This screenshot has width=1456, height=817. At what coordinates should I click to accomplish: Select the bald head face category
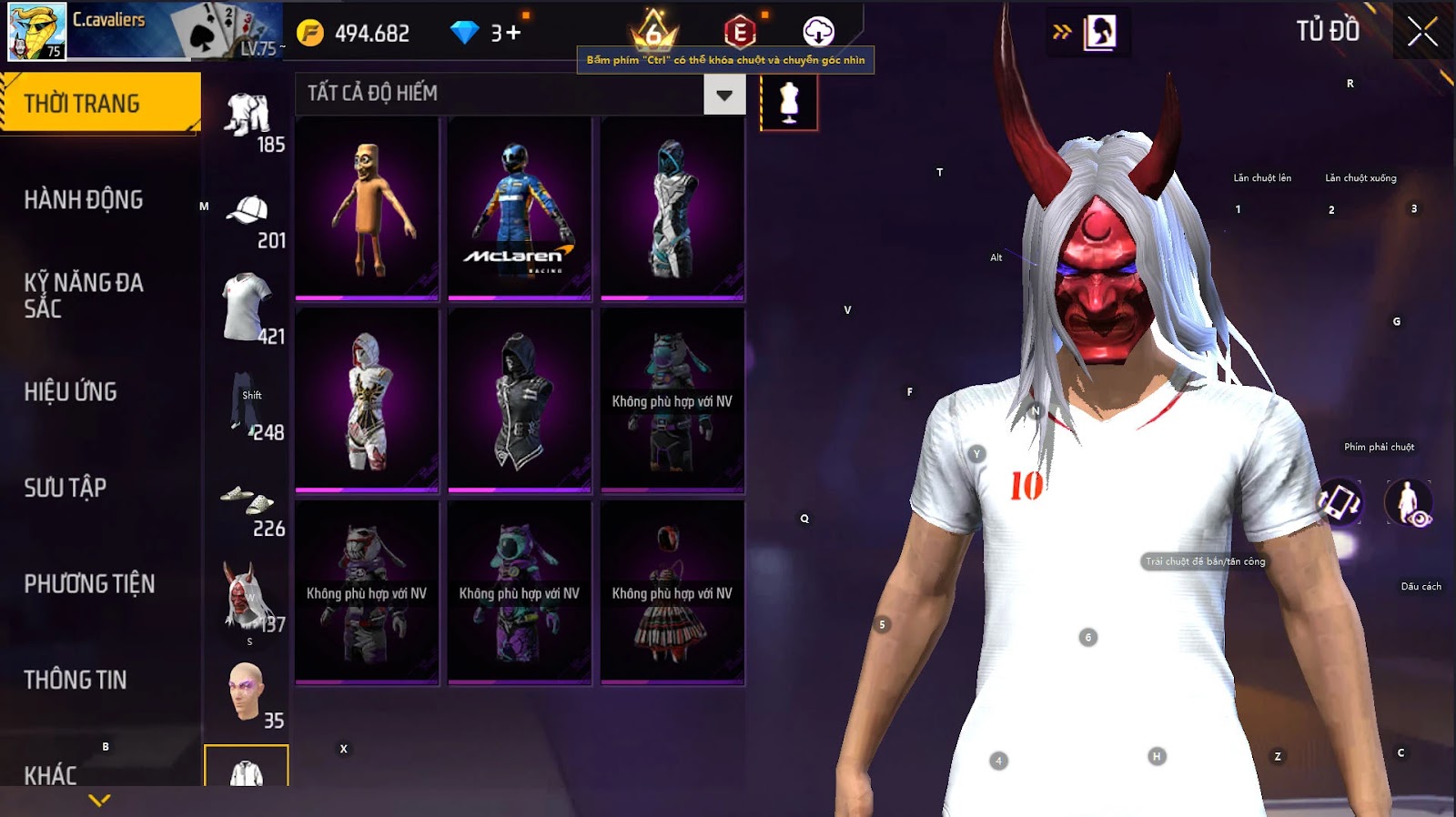click(x=246, y=691)
